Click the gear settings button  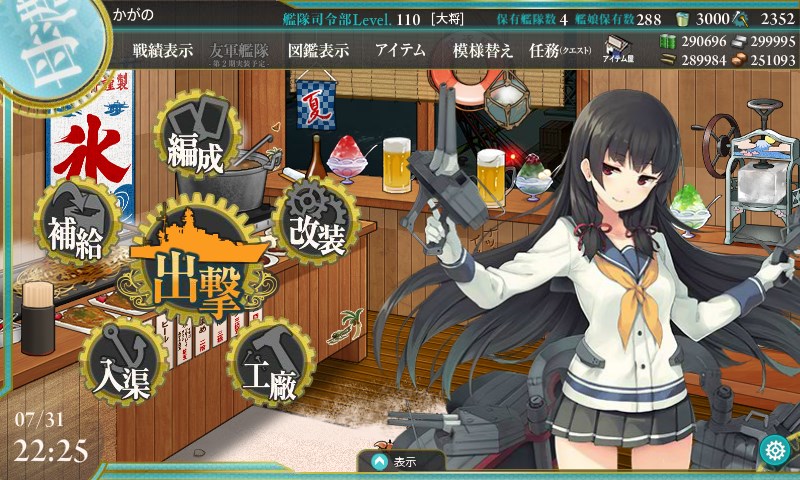tap(773, 451)
